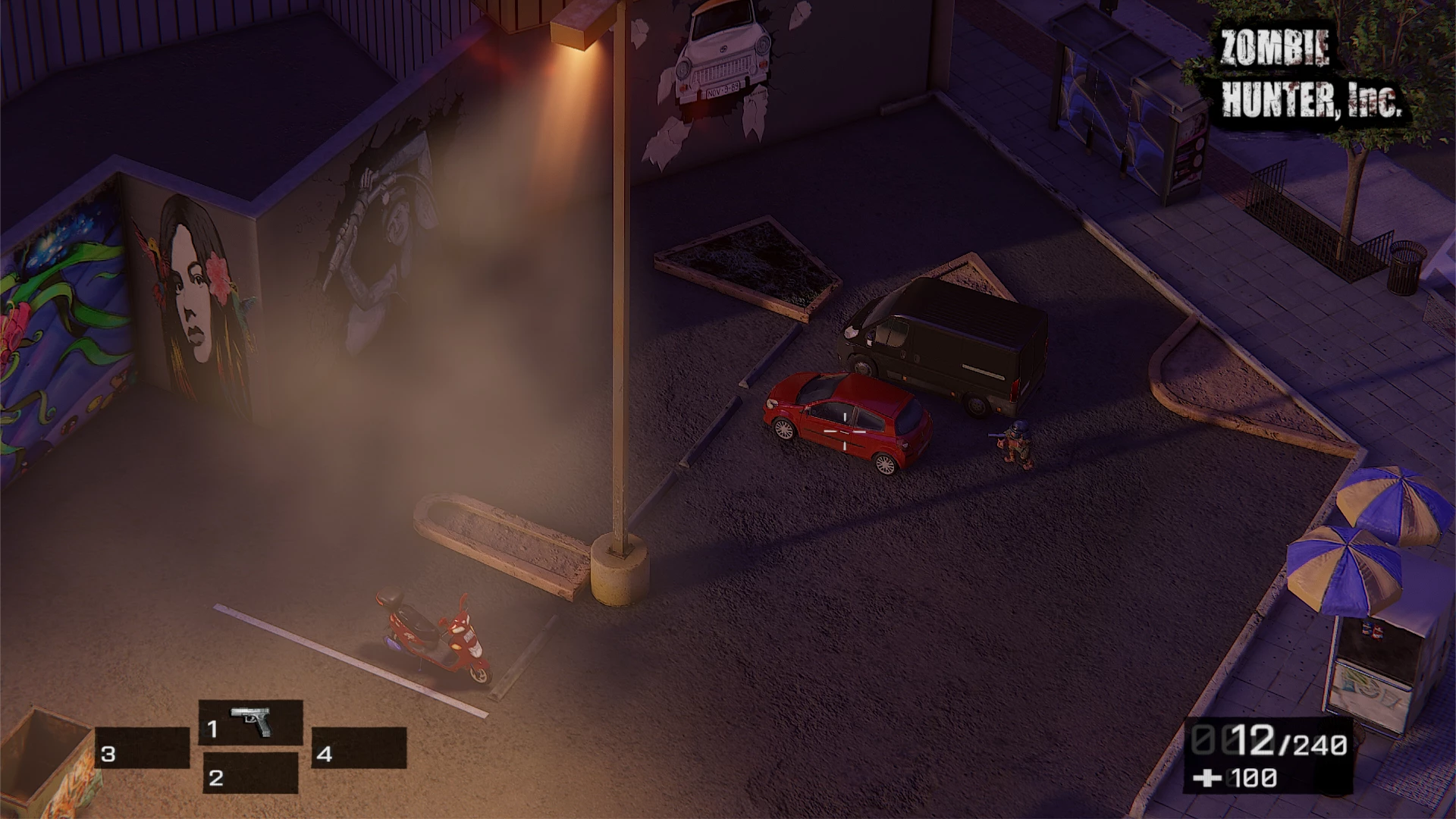This screenshot has height=819, width=1456.
Task: Choose empty weapon slot 2
Action: pos(250,773)
